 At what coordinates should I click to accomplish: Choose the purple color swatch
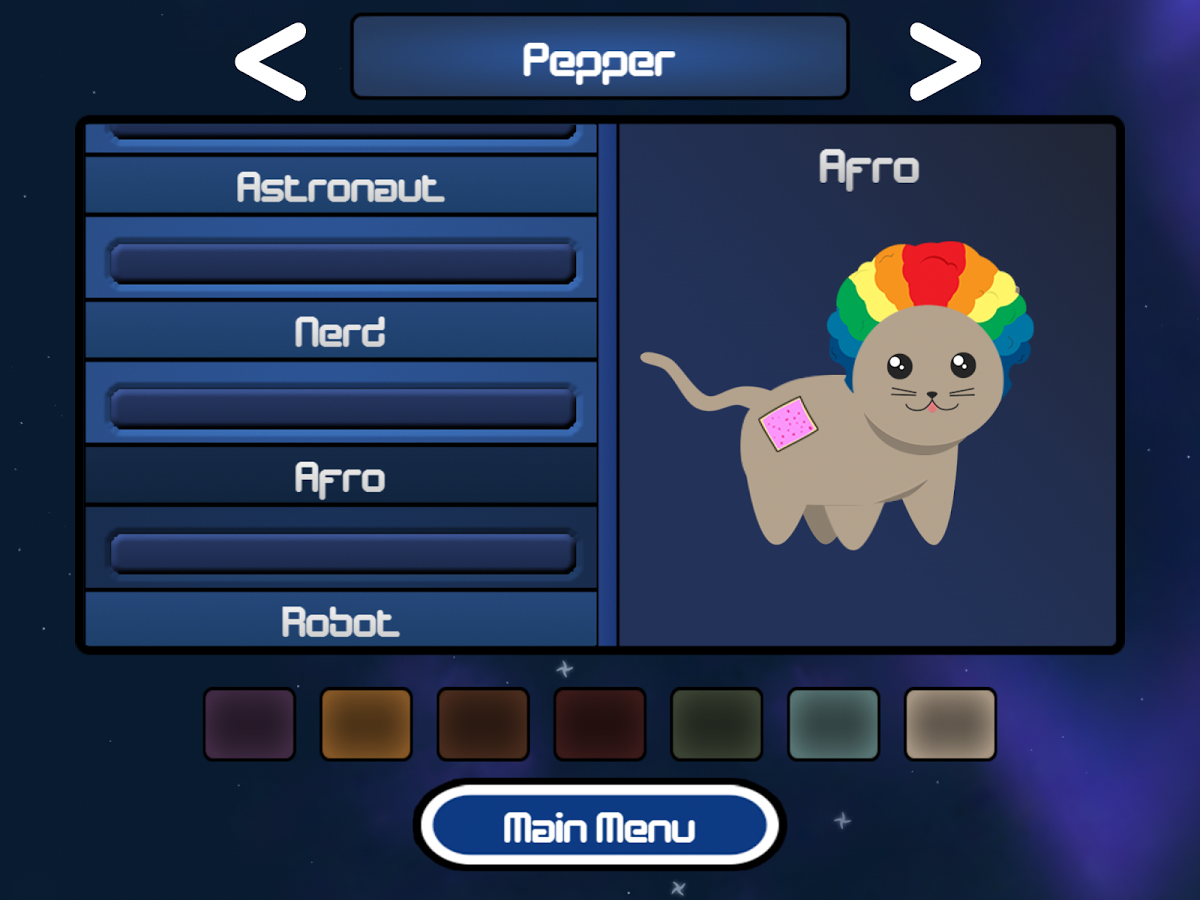250,724
